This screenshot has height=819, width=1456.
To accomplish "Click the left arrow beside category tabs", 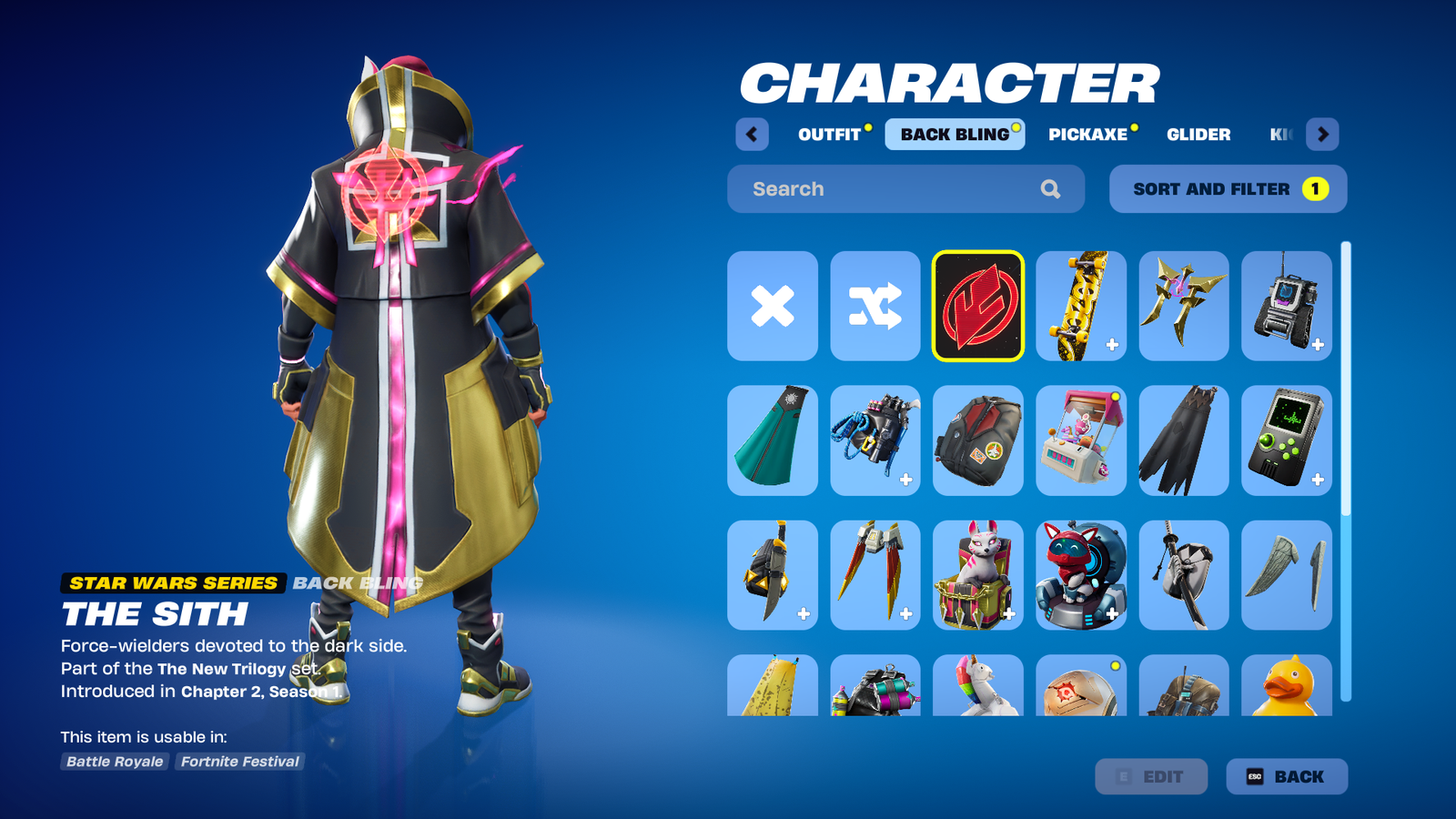I will click(752, 135).
